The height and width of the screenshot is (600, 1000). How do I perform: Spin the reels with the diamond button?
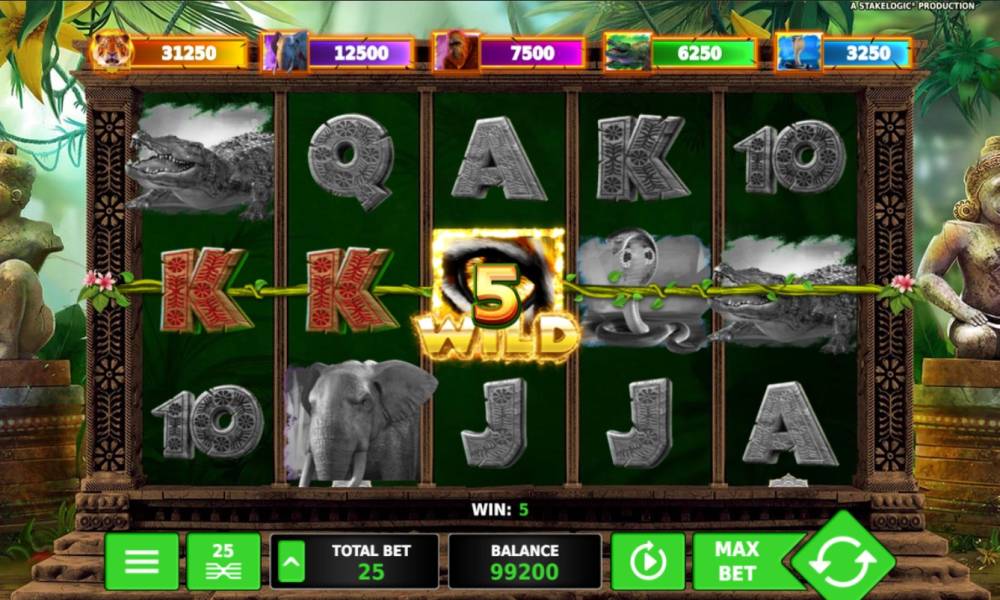(x=843, y=561)
